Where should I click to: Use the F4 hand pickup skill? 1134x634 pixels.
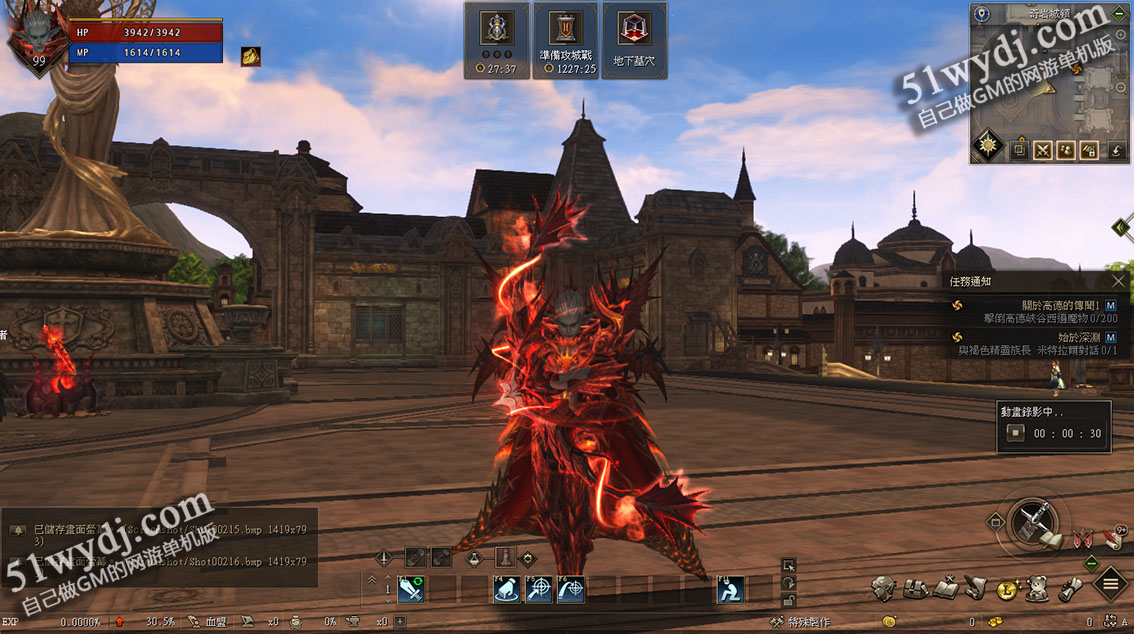(507, 590)
